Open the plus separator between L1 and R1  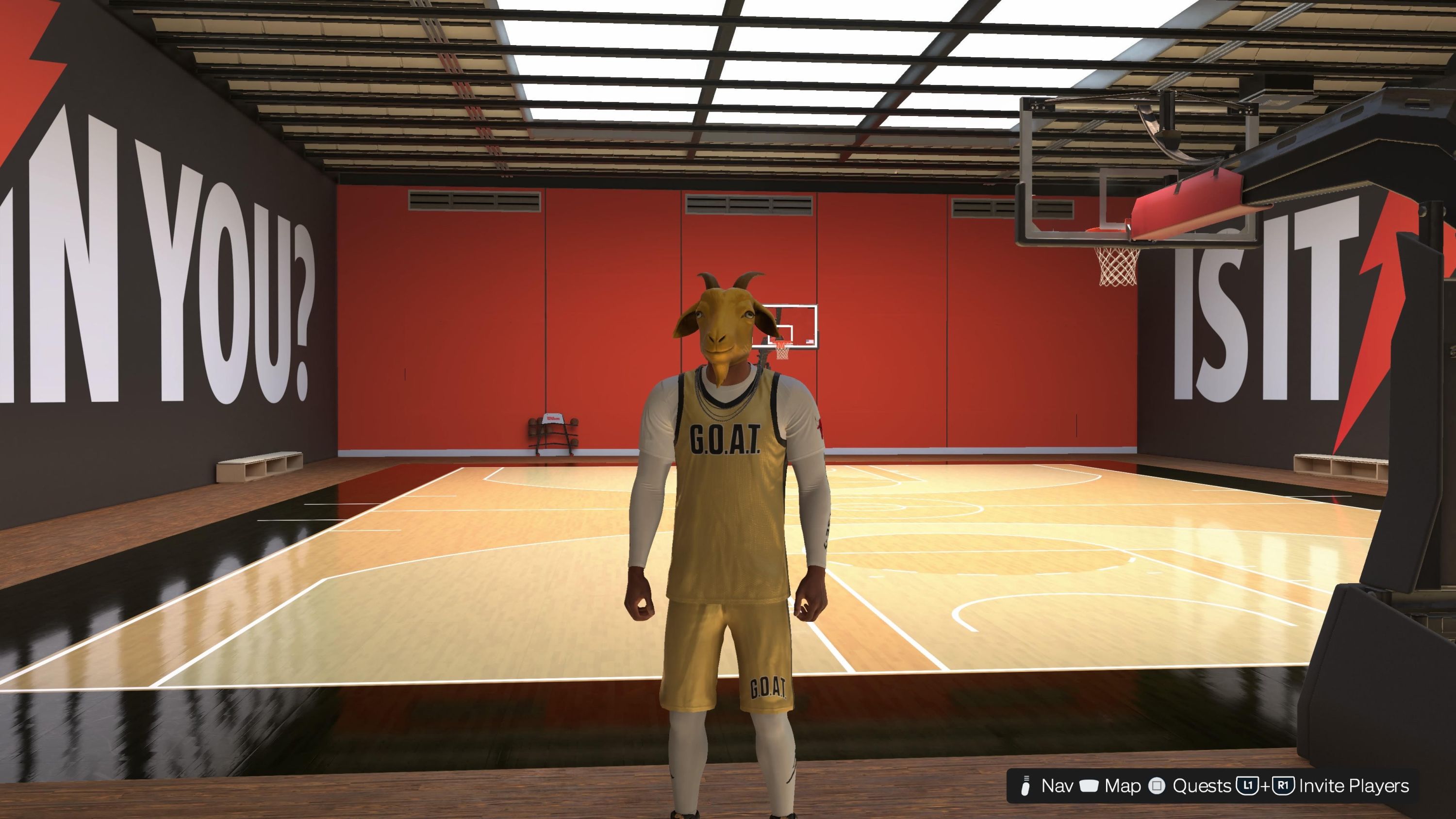click(1266, 786)
